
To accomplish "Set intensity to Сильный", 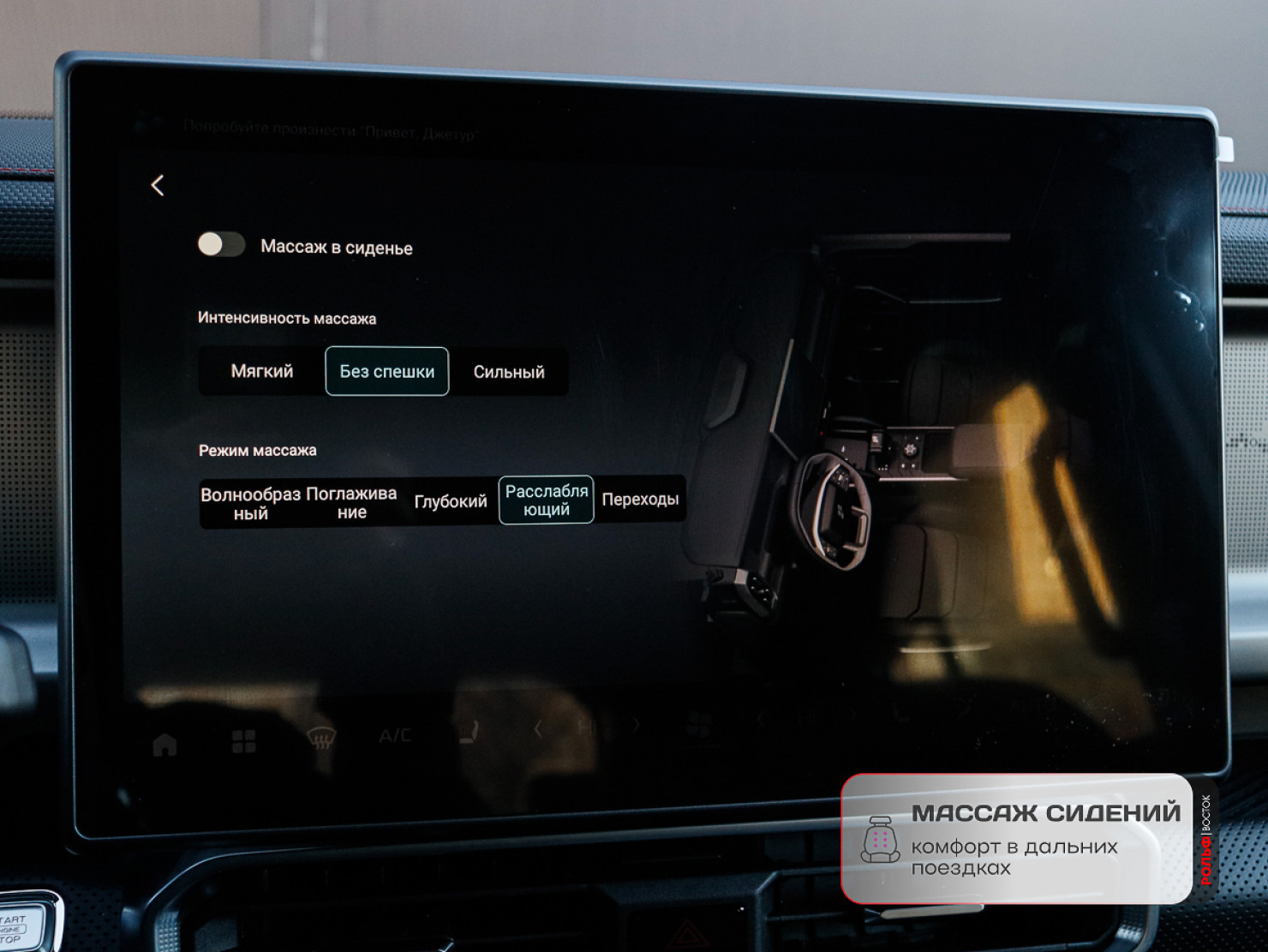I will (509, 372).
